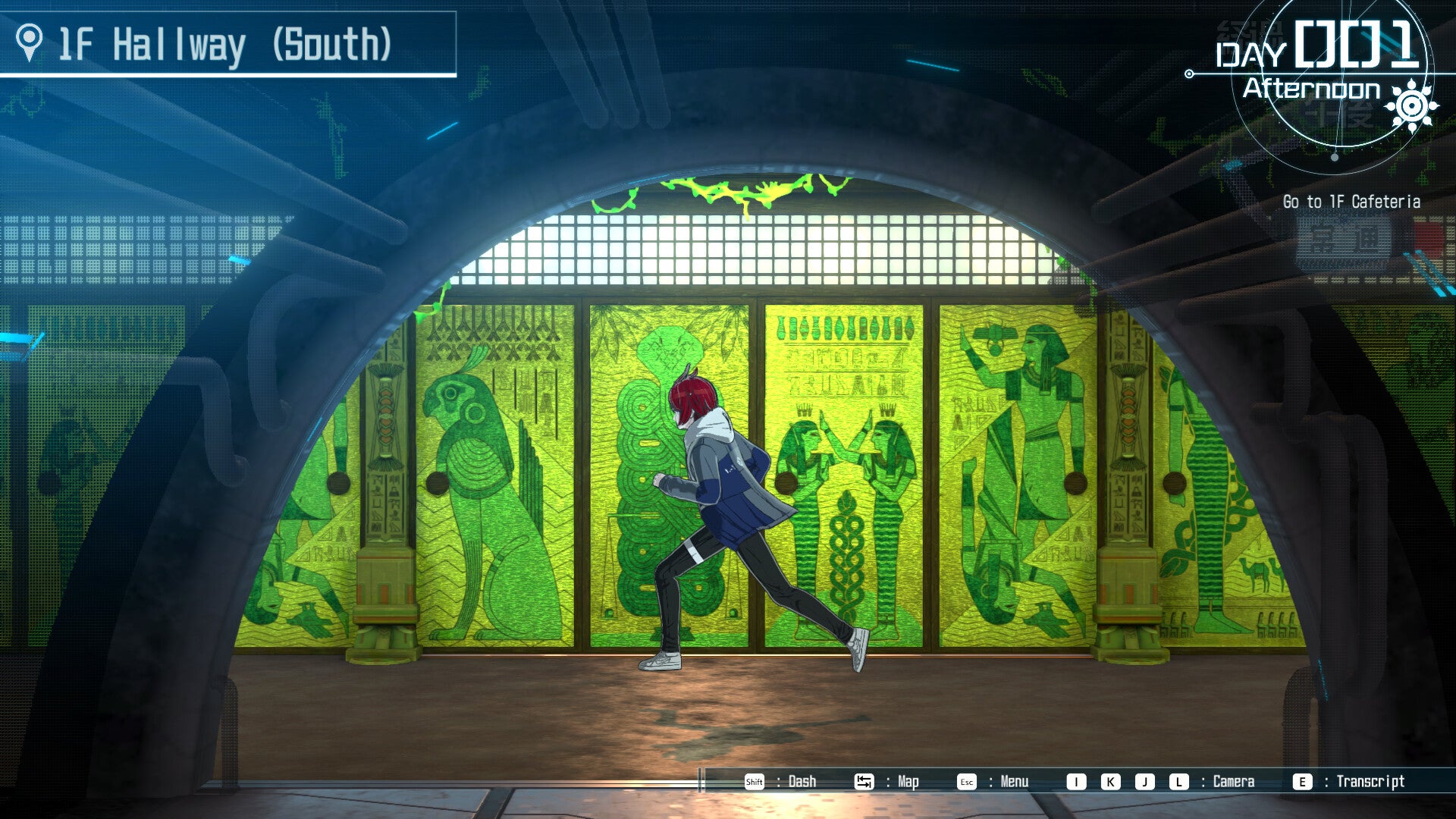1456x819 pixels.
Task: Select the E key icon for Transcript
Action: [x=1301, y=781]
